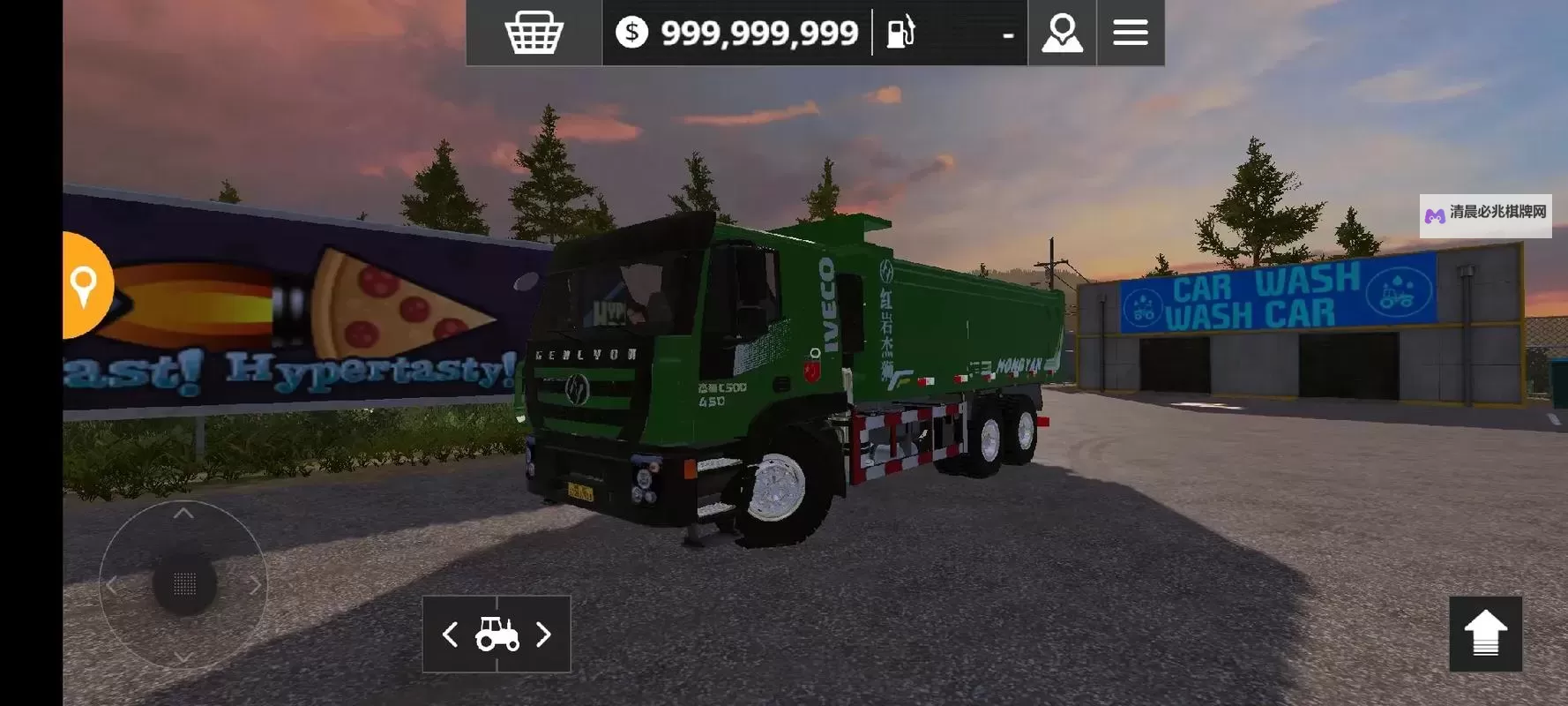Viewport: 1568px width, 706px height.
Task: Tap the orange location marker button
Action: 85,285
